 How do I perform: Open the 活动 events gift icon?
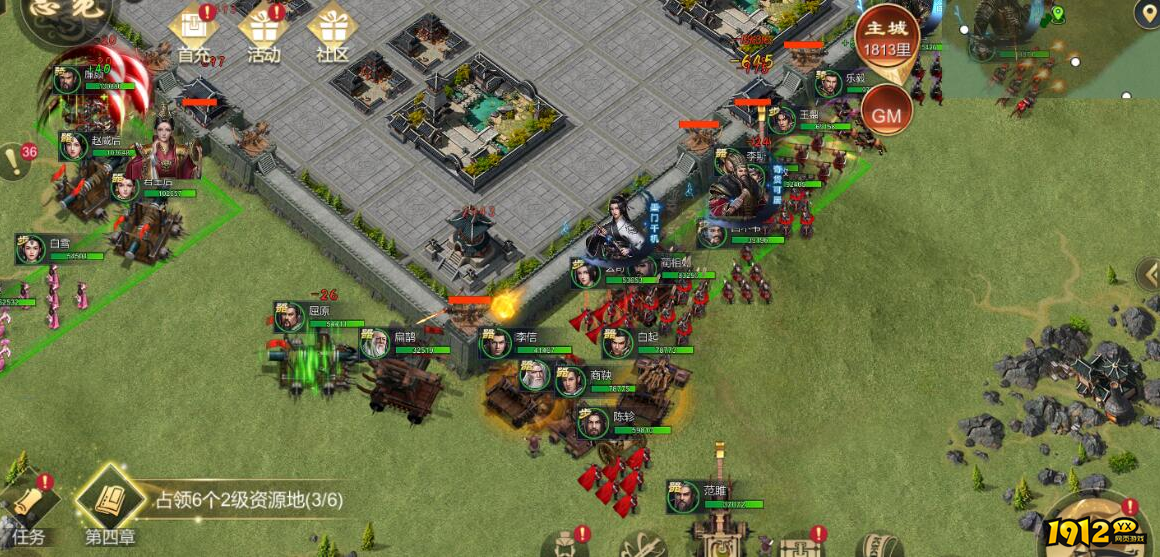(263, 31)
